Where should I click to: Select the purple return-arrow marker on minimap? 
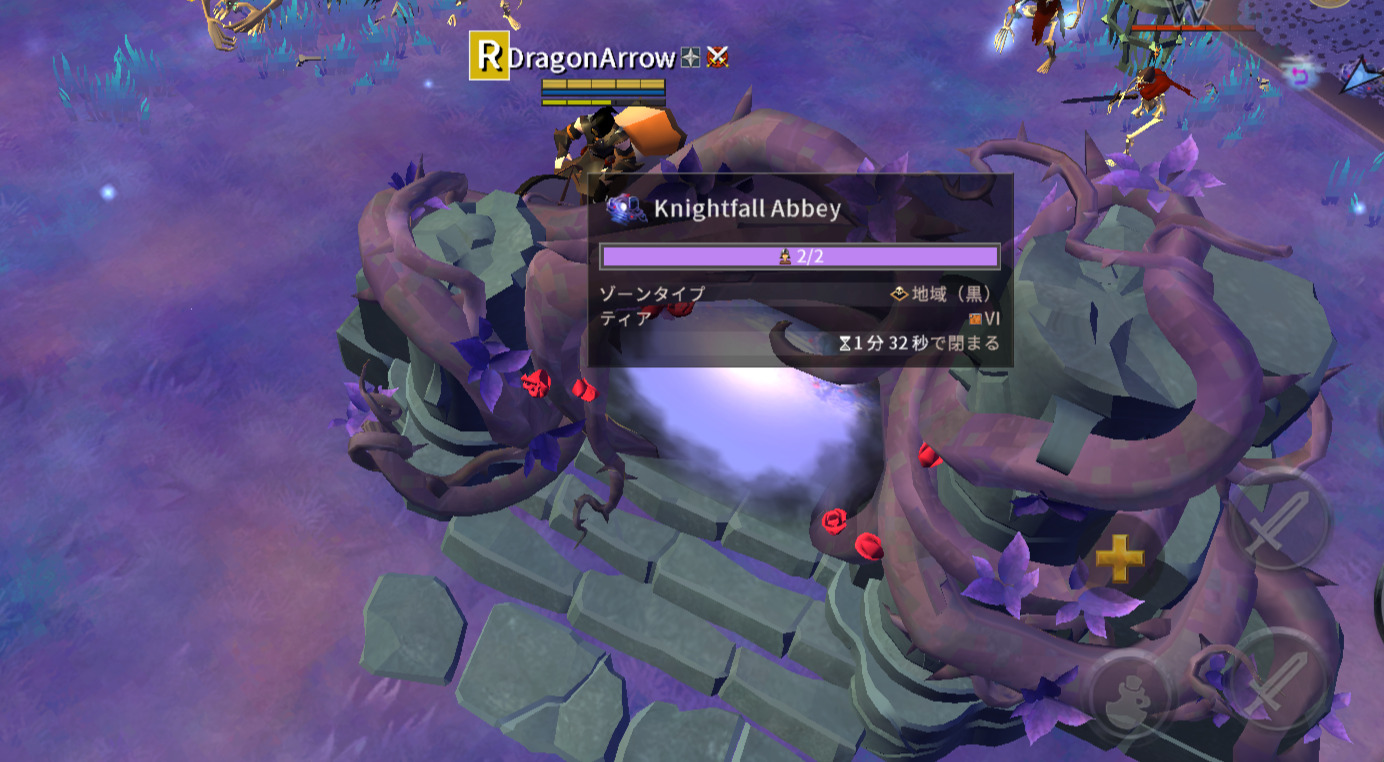1299,74
